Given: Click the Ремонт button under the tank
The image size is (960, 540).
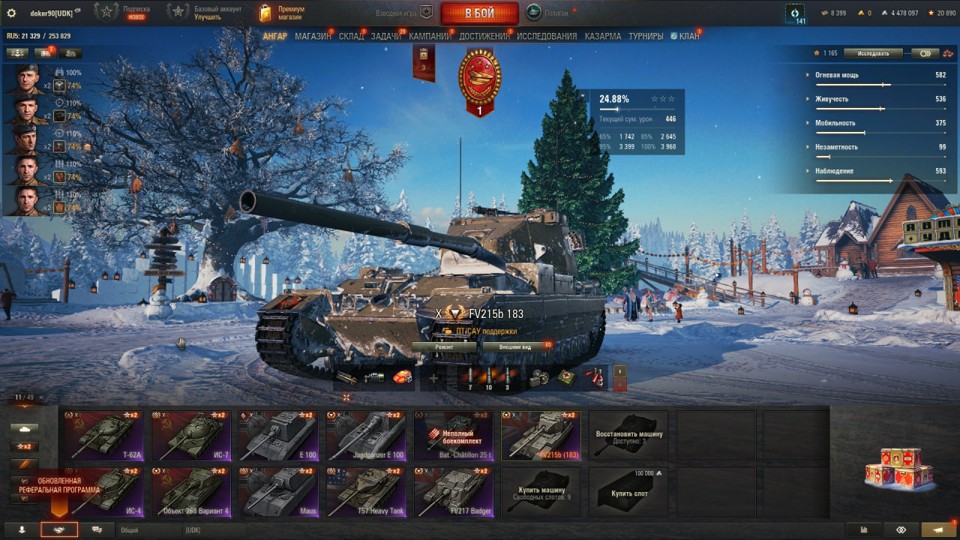Looking at the screenshot, I should pos(444,346).
